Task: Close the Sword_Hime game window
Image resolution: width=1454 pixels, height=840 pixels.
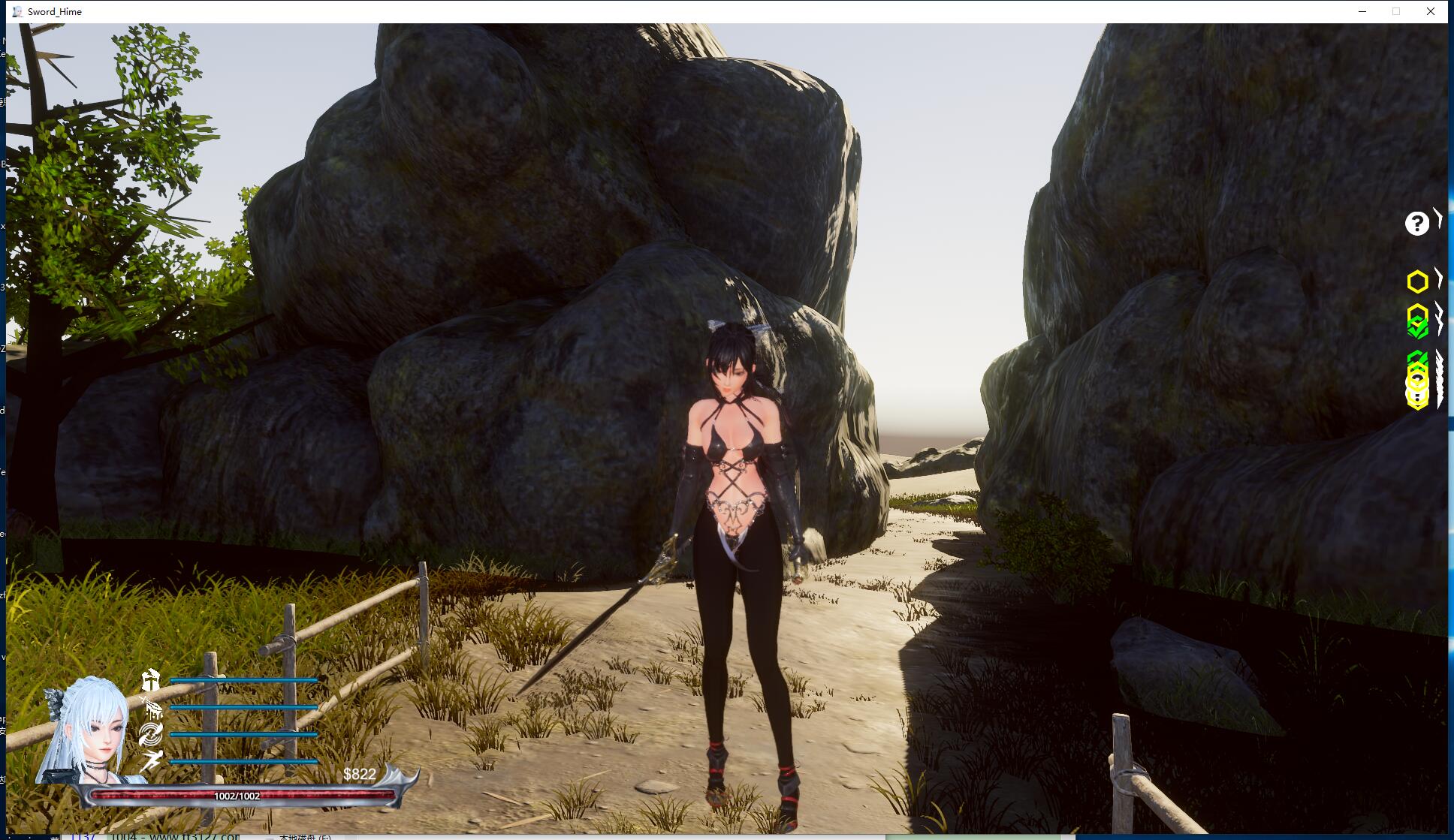Action: (1431, 11)
